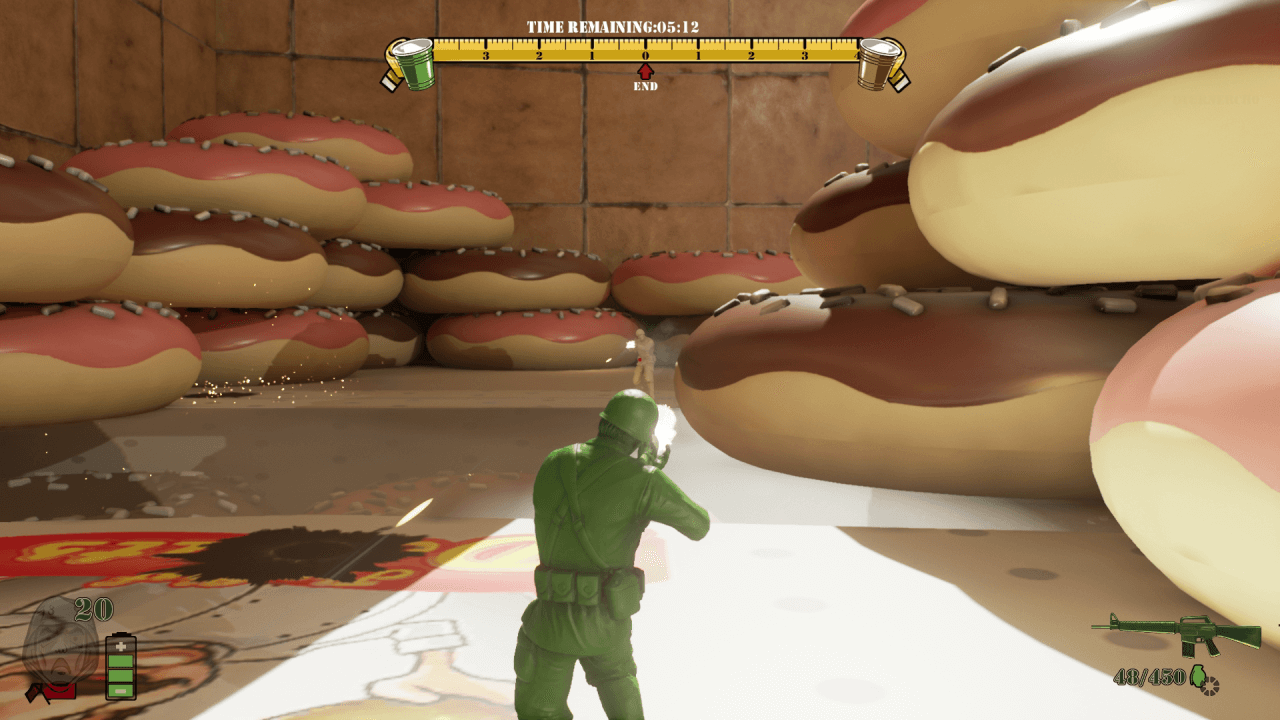This screenshot has height=720, width=1280.
Task: Click the circular reload indicator next to grenade
Action: pyautogui.click(x=1210, y=687)
